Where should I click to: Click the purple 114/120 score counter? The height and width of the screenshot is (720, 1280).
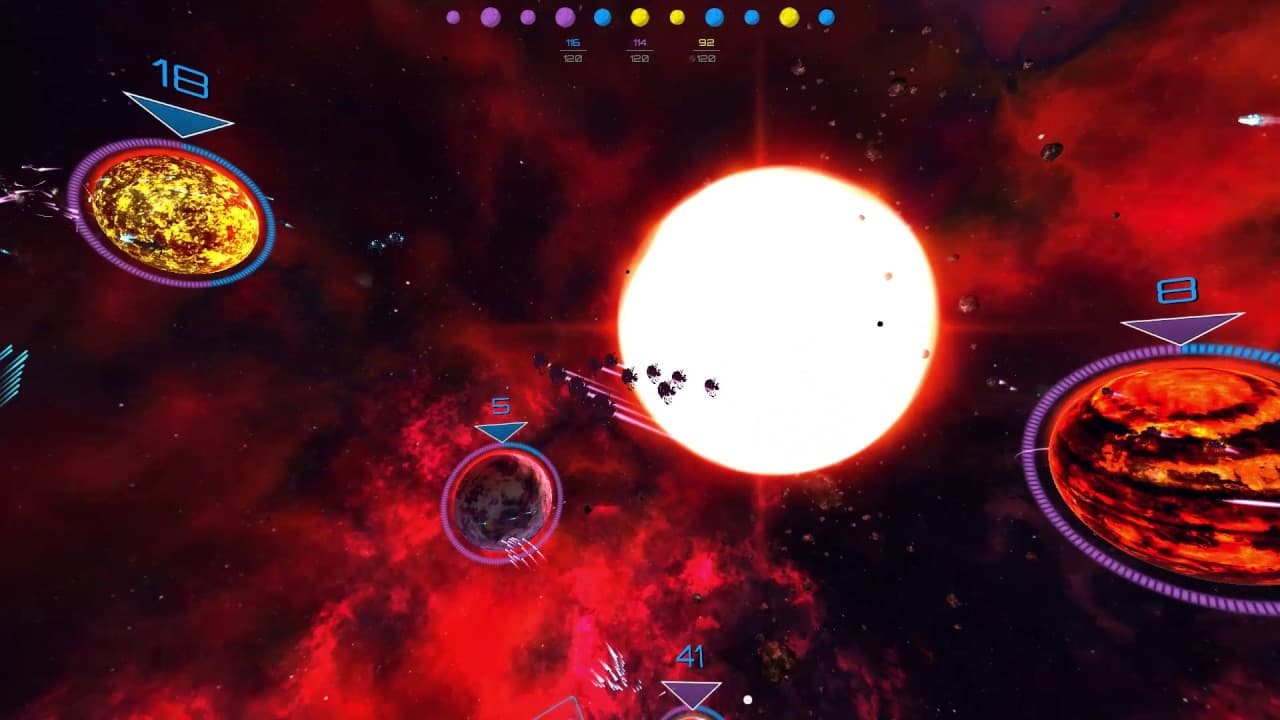(638, 48)
